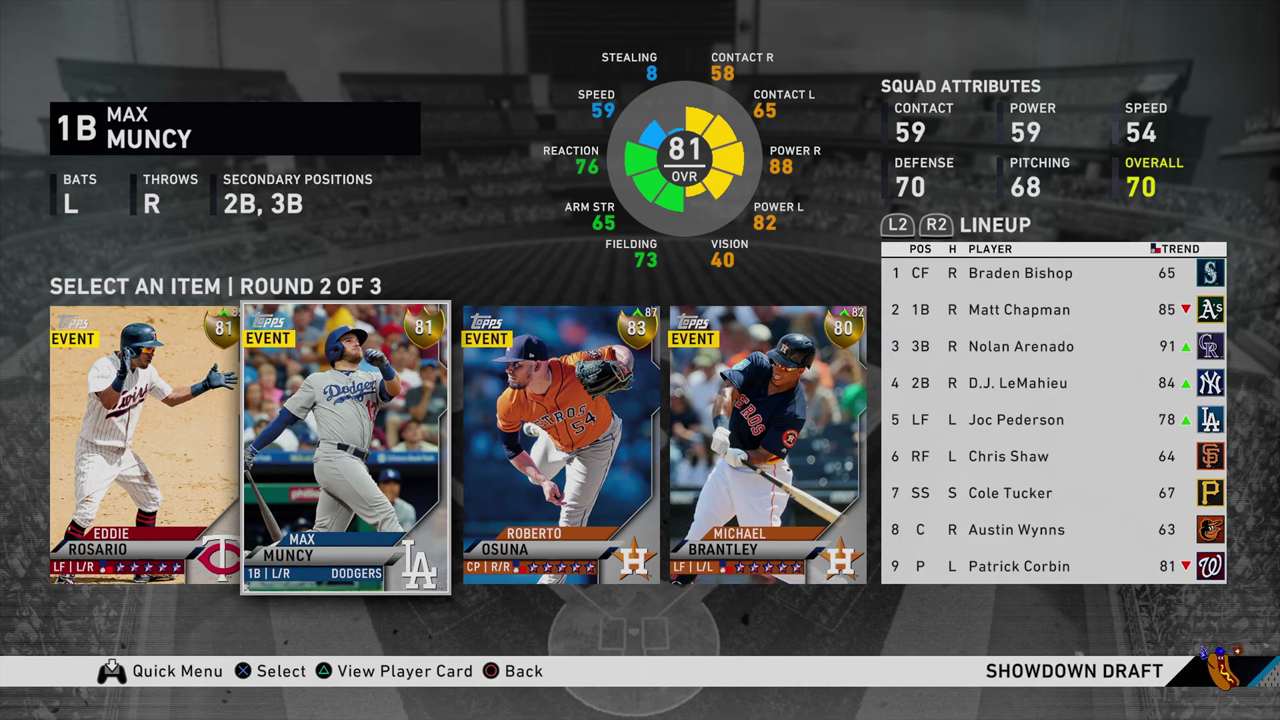This screenshot has width=1280, height=720.
Task: Click the 81 OVR stat wheel
Action: pyautogui.click(x=684, y=160)
